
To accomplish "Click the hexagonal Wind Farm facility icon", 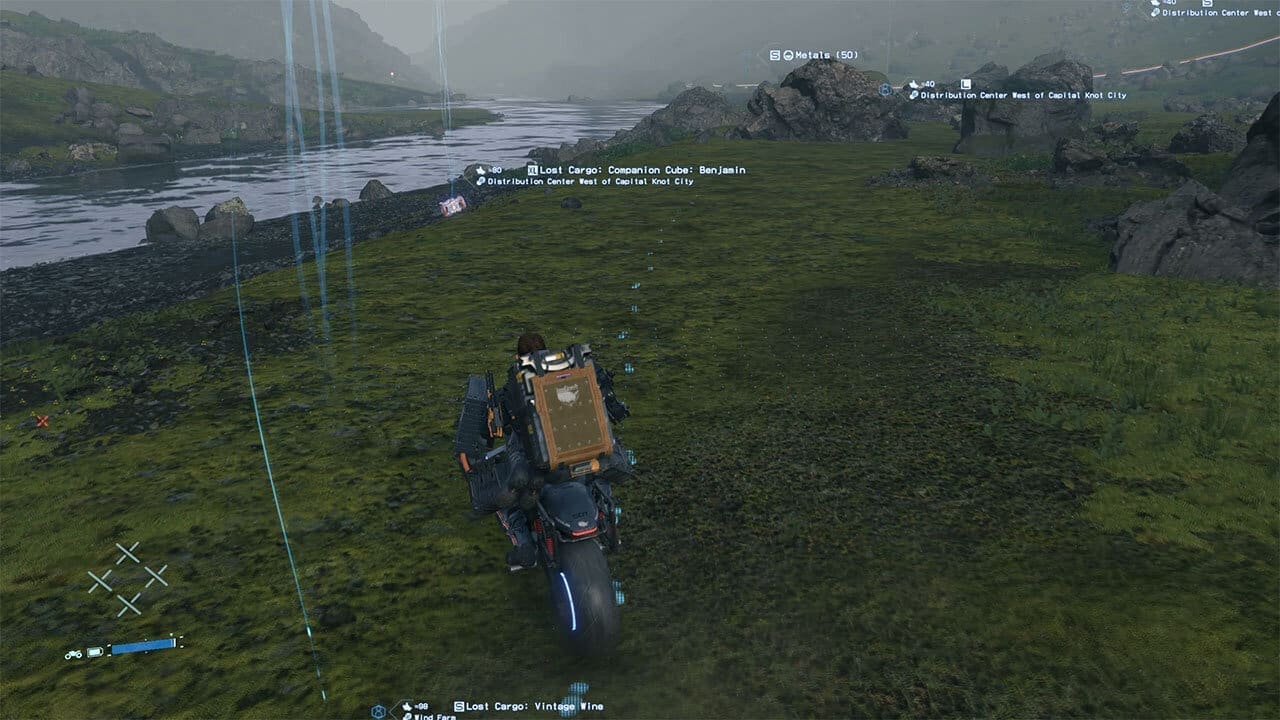I will tap(378, 710).
